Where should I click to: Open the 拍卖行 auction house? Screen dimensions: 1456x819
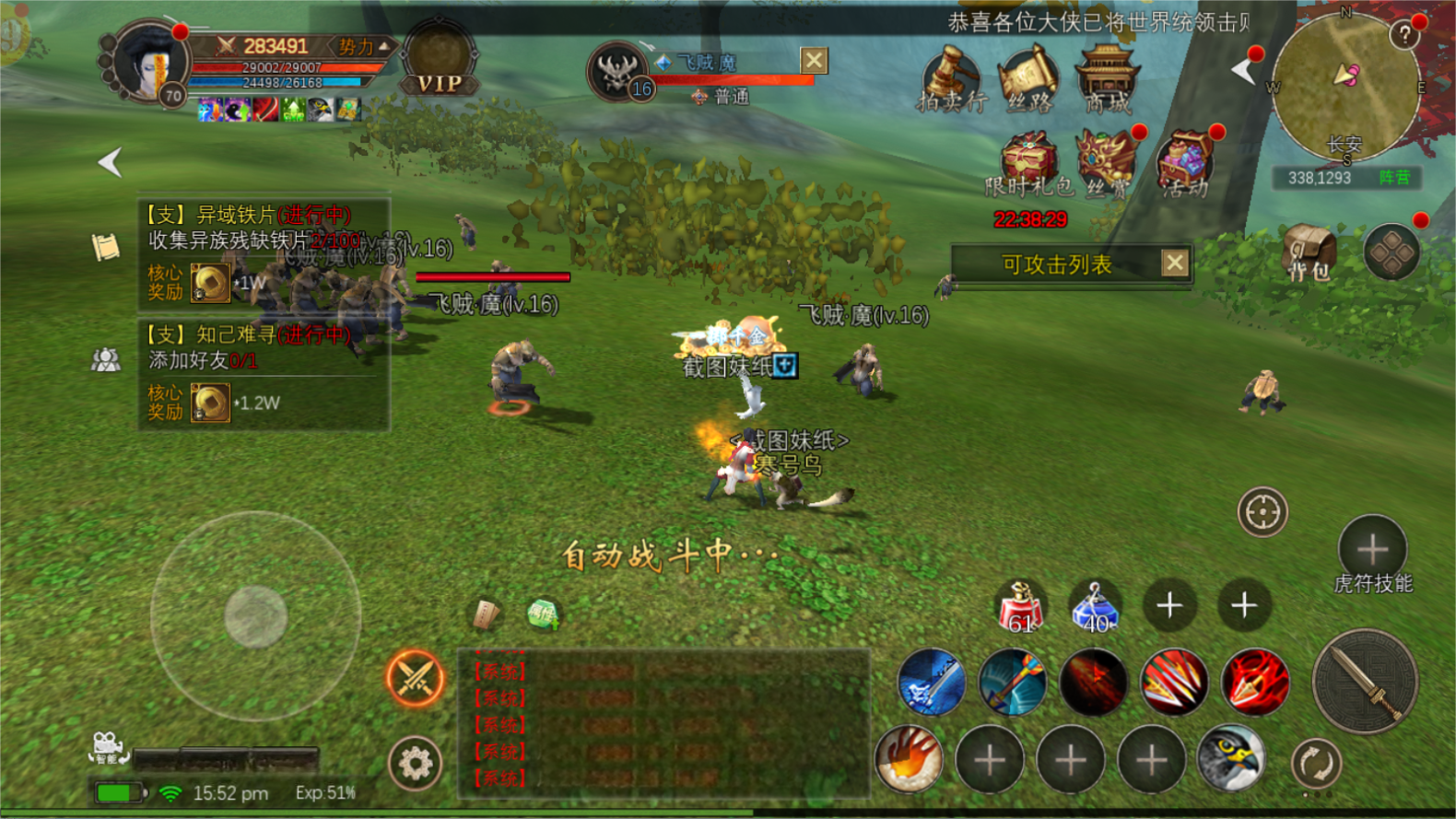click(x=951, y=79)
